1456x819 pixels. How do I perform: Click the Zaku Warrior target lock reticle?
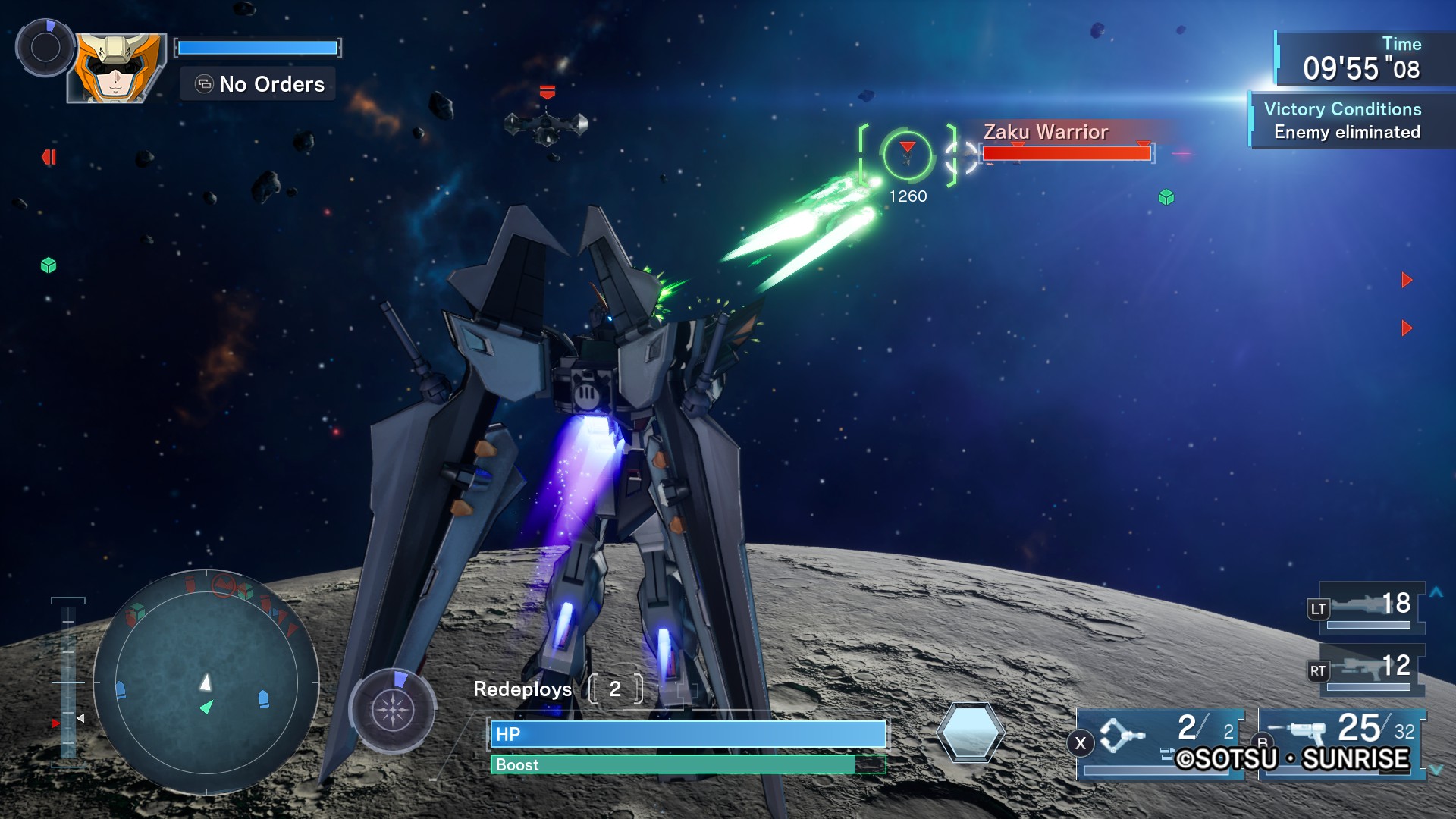[907, 155]
